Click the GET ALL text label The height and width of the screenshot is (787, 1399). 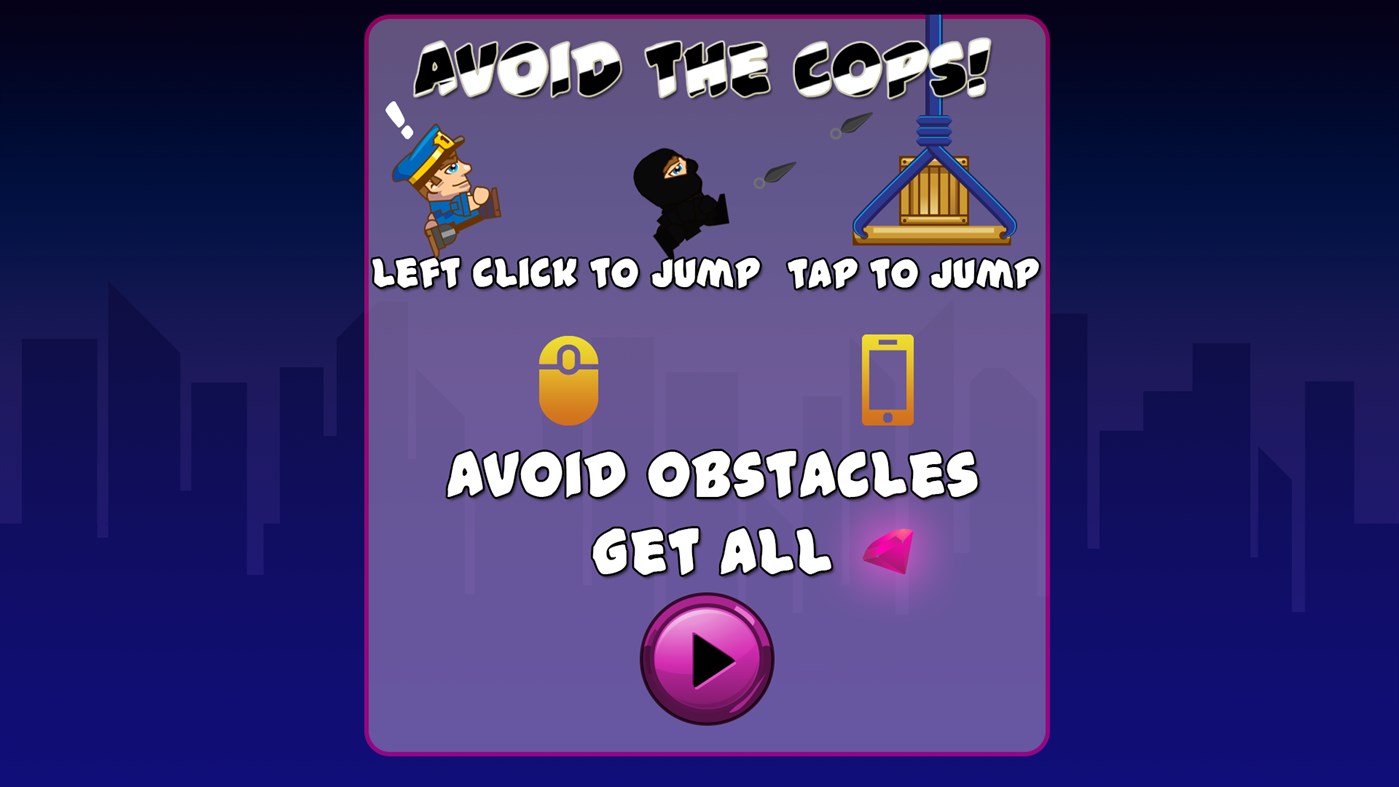(710, 552)
